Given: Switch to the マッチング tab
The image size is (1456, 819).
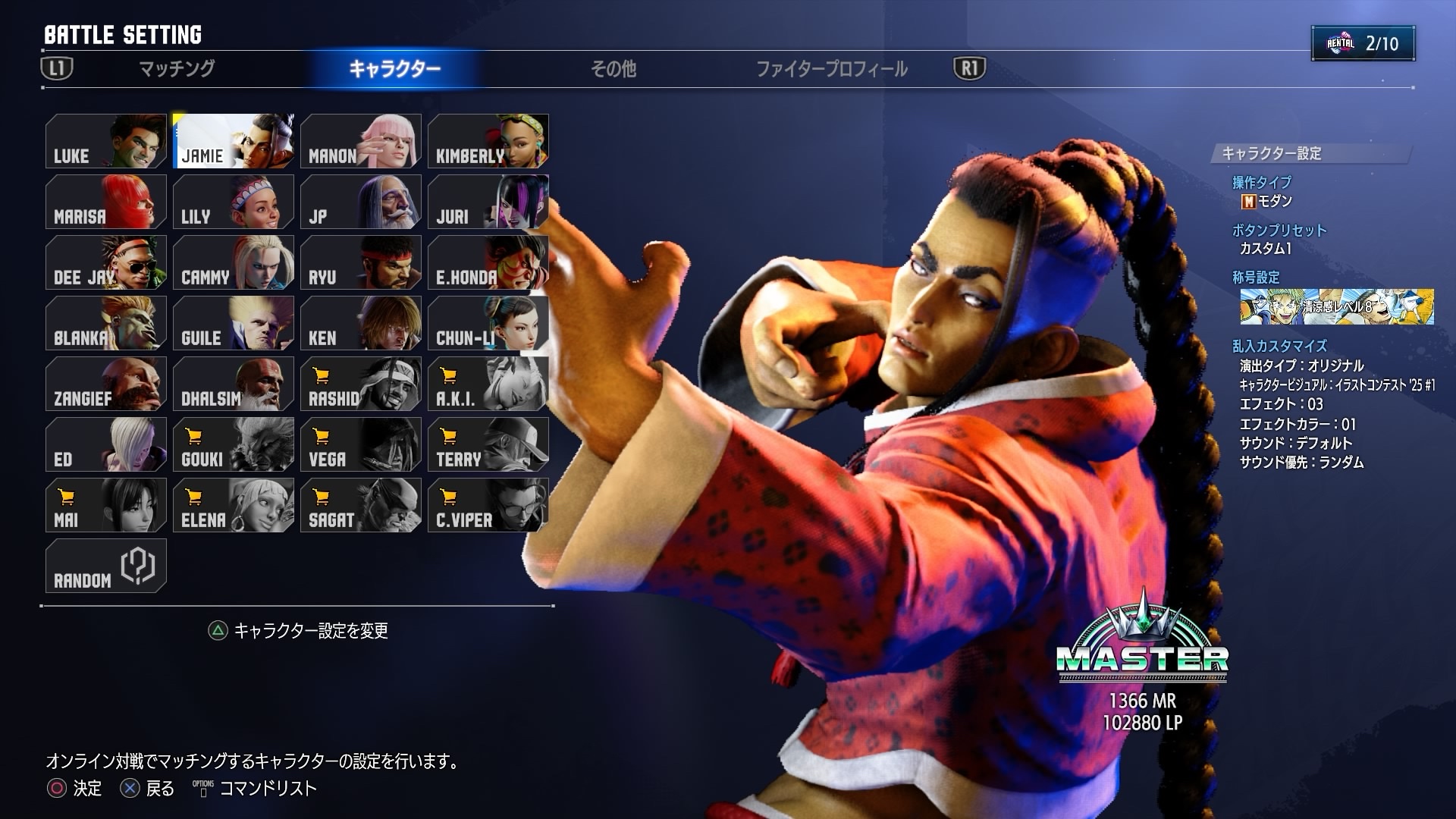Looking at the screenshot, I should coord(177,69).
